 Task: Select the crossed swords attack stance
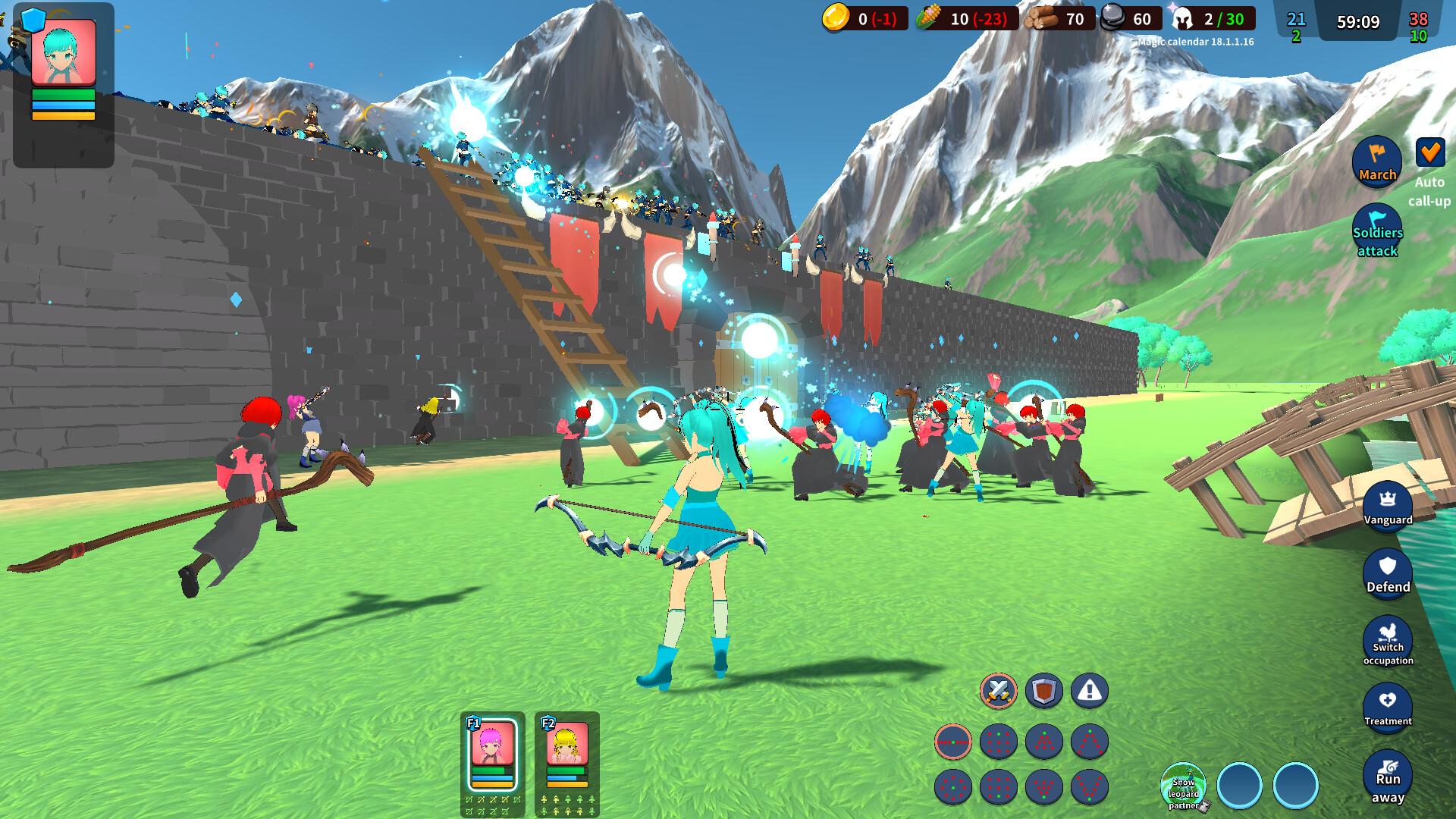click(x=998, y=692)
